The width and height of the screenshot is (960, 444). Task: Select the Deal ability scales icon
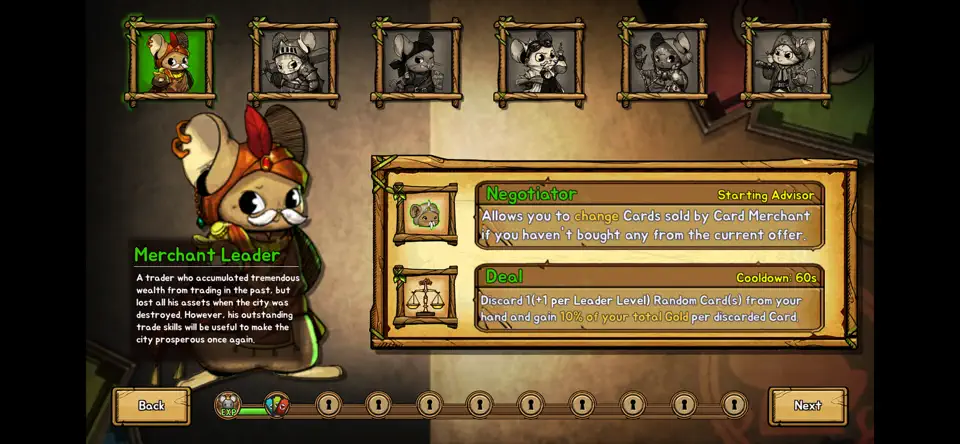tap(425, 296)
